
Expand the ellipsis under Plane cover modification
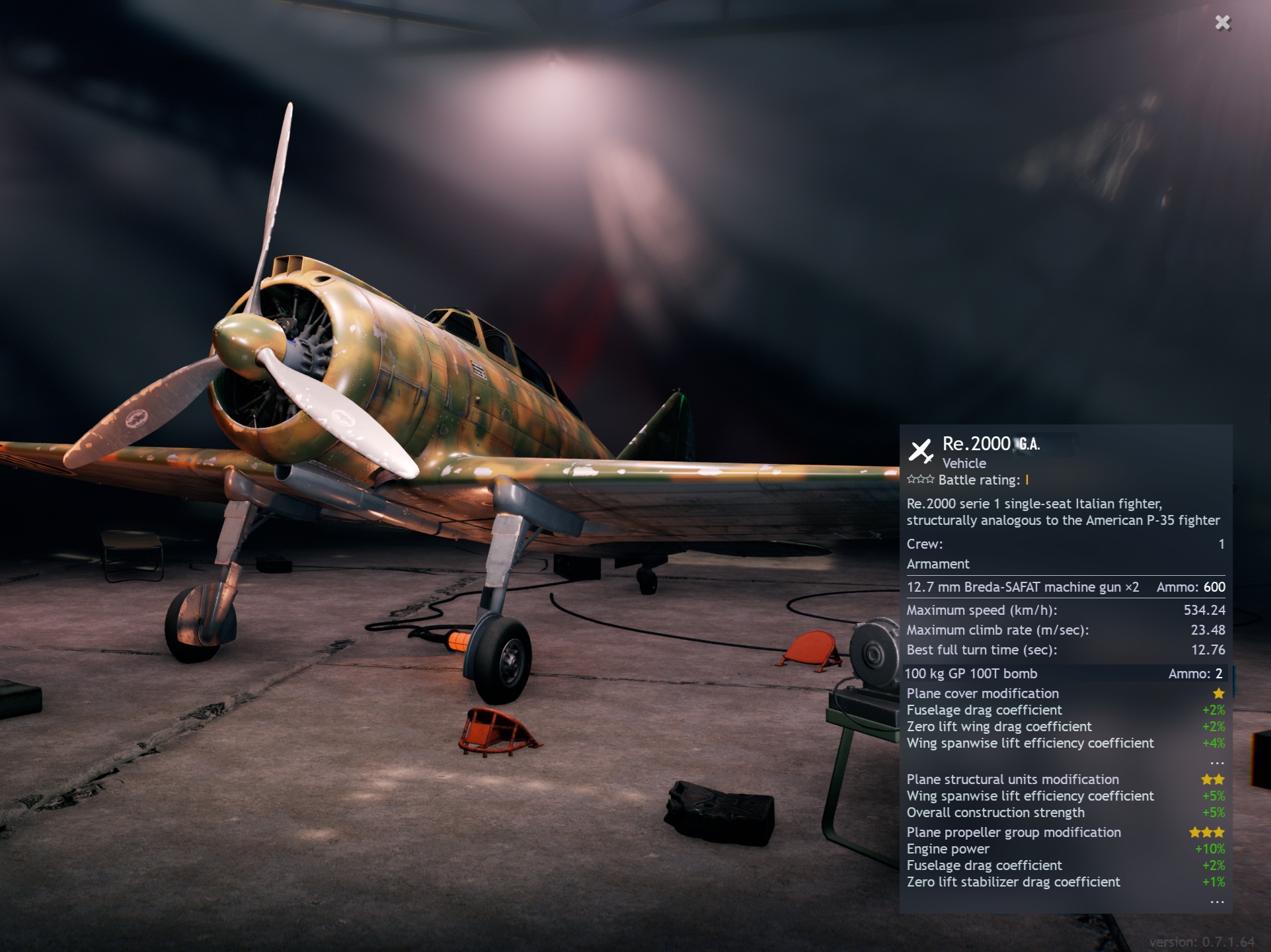pyautogui.click(x=1217, y=763)
